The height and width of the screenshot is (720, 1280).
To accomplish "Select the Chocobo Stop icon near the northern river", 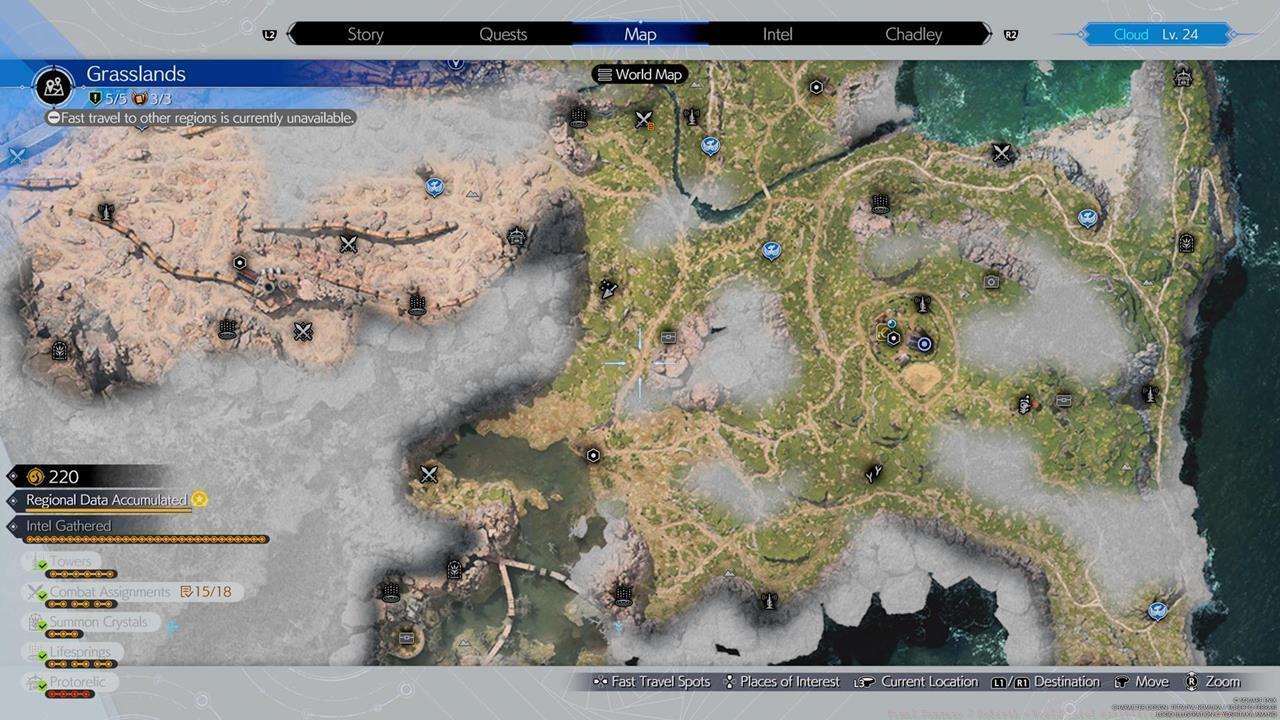I will point(708,147).
